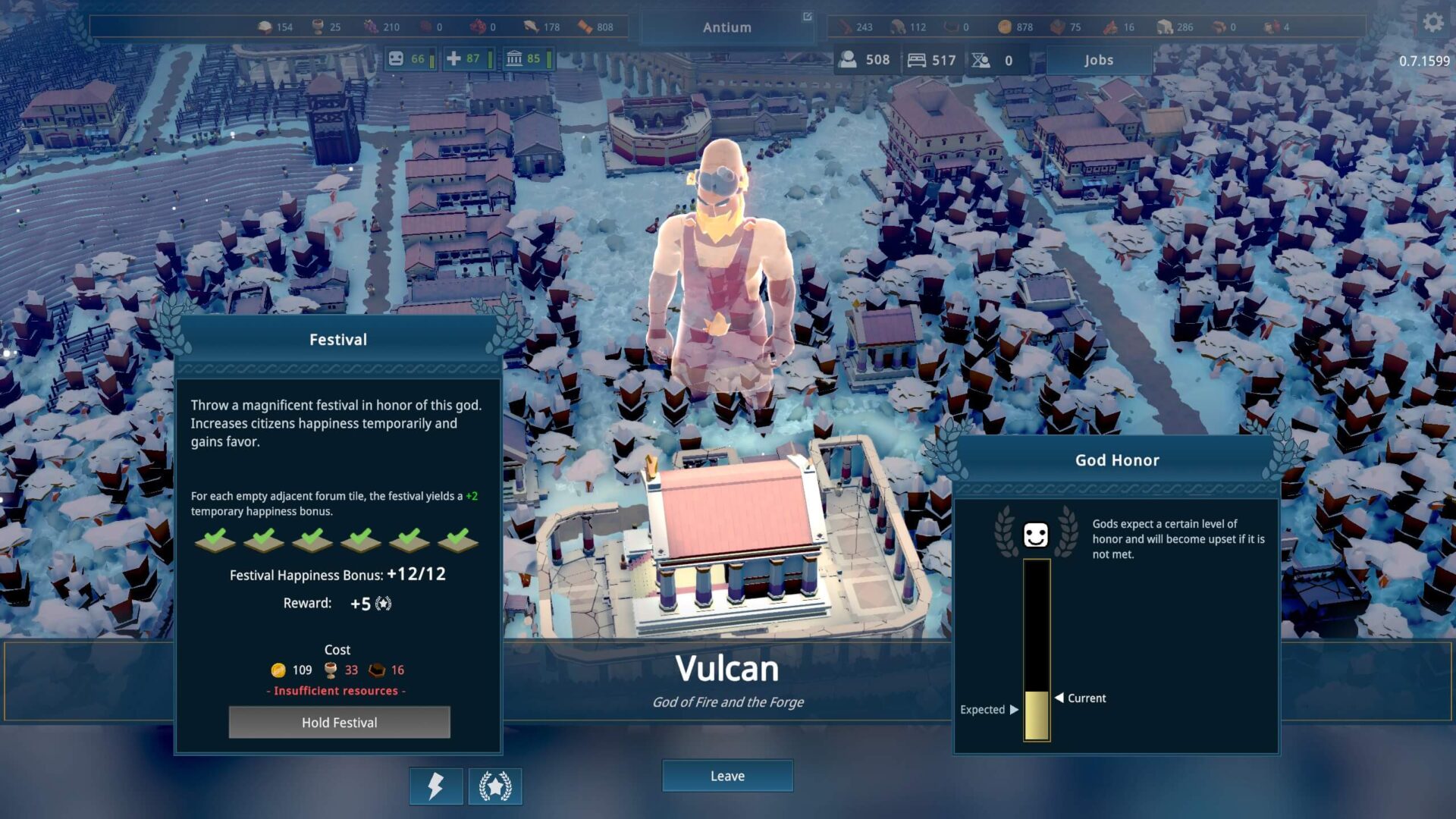The image size is (1456, 819).
Task: Click the Antium city name banner
Action: [x=726, y=27]
